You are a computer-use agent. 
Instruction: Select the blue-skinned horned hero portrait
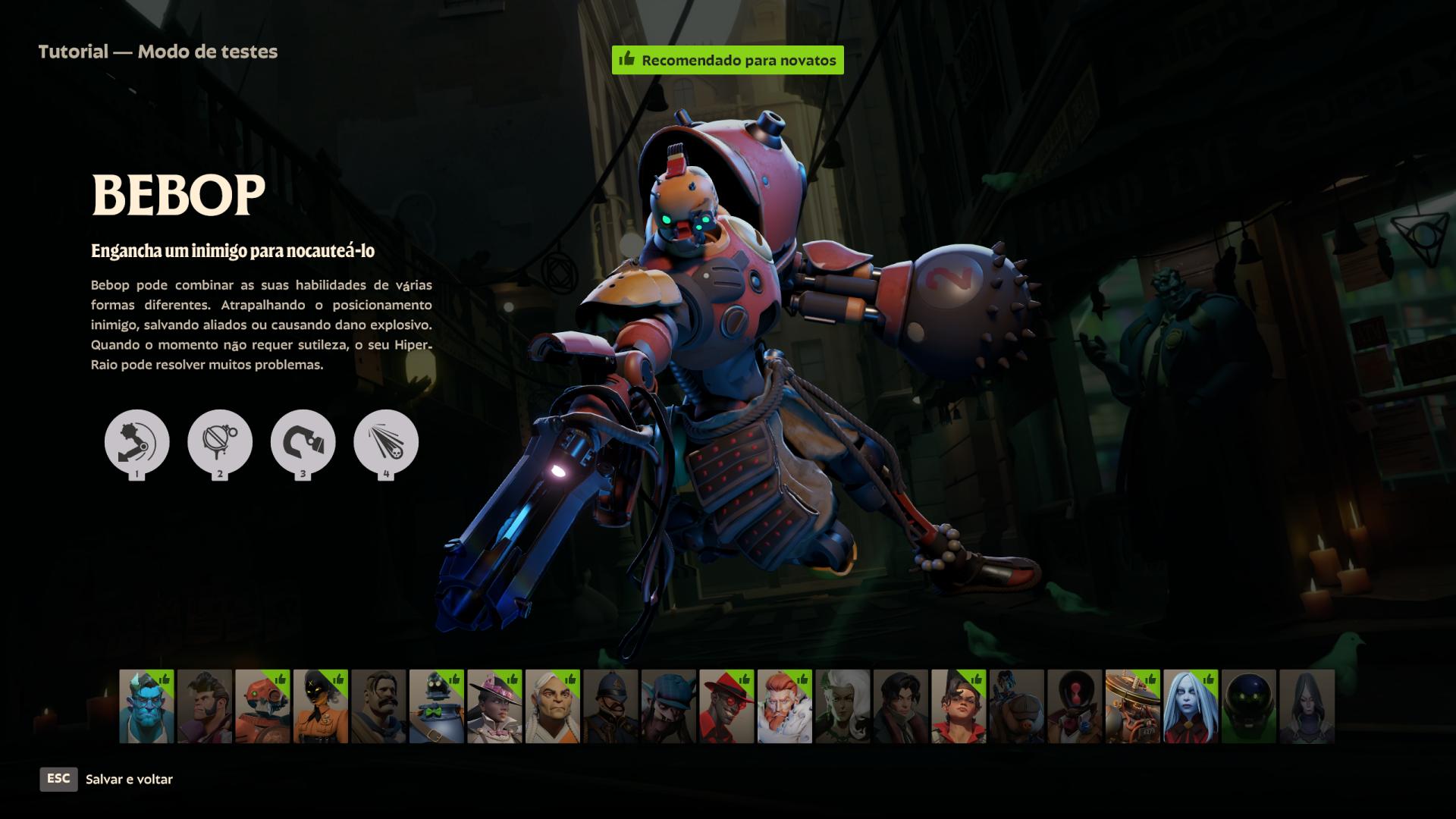[146, 707]
